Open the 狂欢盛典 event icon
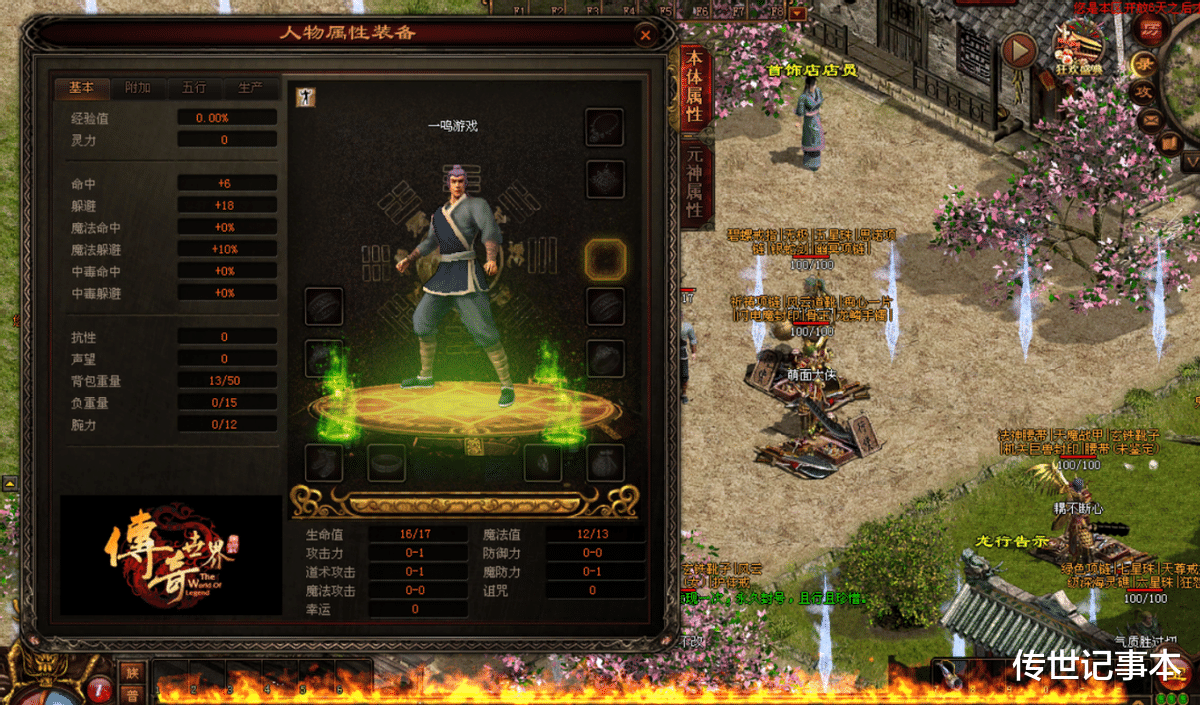Viewport: 1200px width, 705px height. coord(1077,47)
